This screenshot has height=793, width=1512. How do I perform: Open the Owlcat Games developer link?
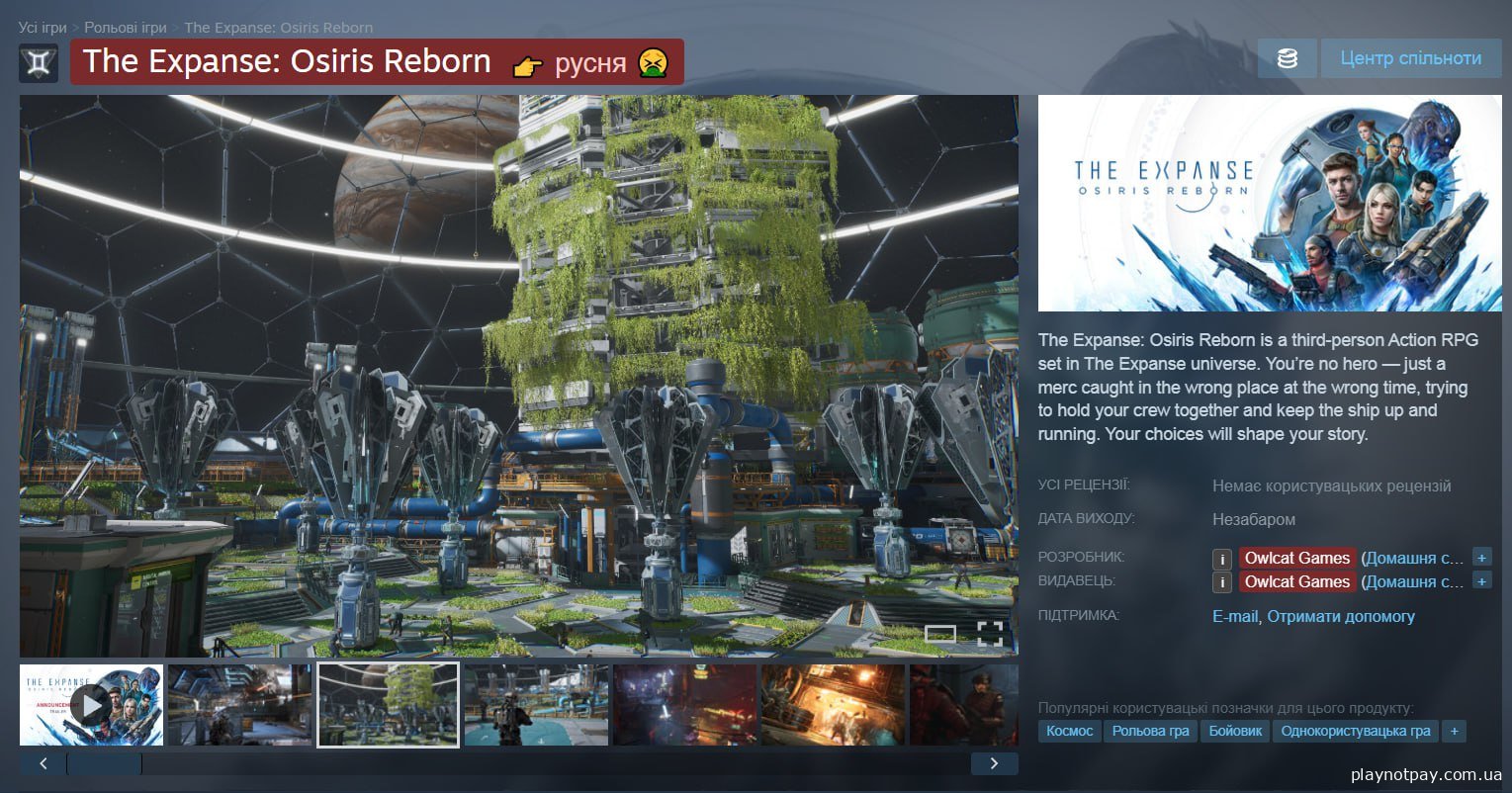point(1296,558)
